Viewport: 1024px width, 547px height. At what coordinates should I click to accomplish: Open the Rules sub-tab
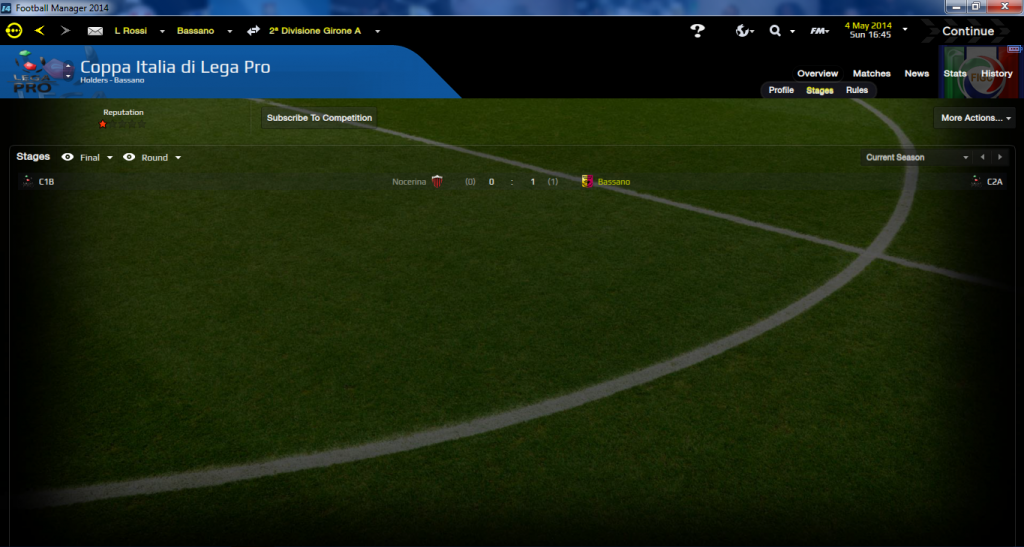coord(857,90)
